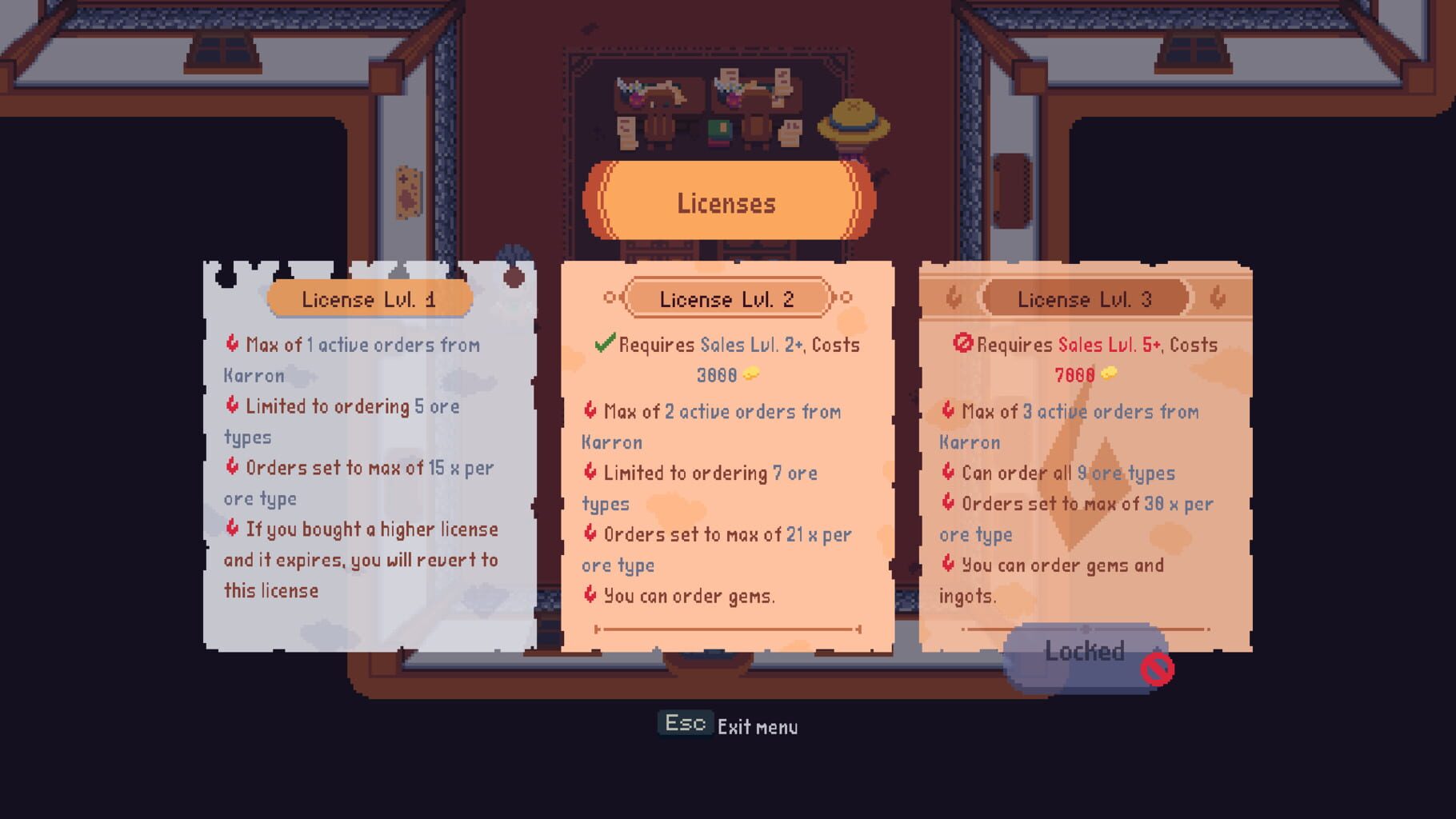Click the red flame bullet beside 'Max of 1 active orders'
This screenshot has height=819, width=1456.
(230, 345)
